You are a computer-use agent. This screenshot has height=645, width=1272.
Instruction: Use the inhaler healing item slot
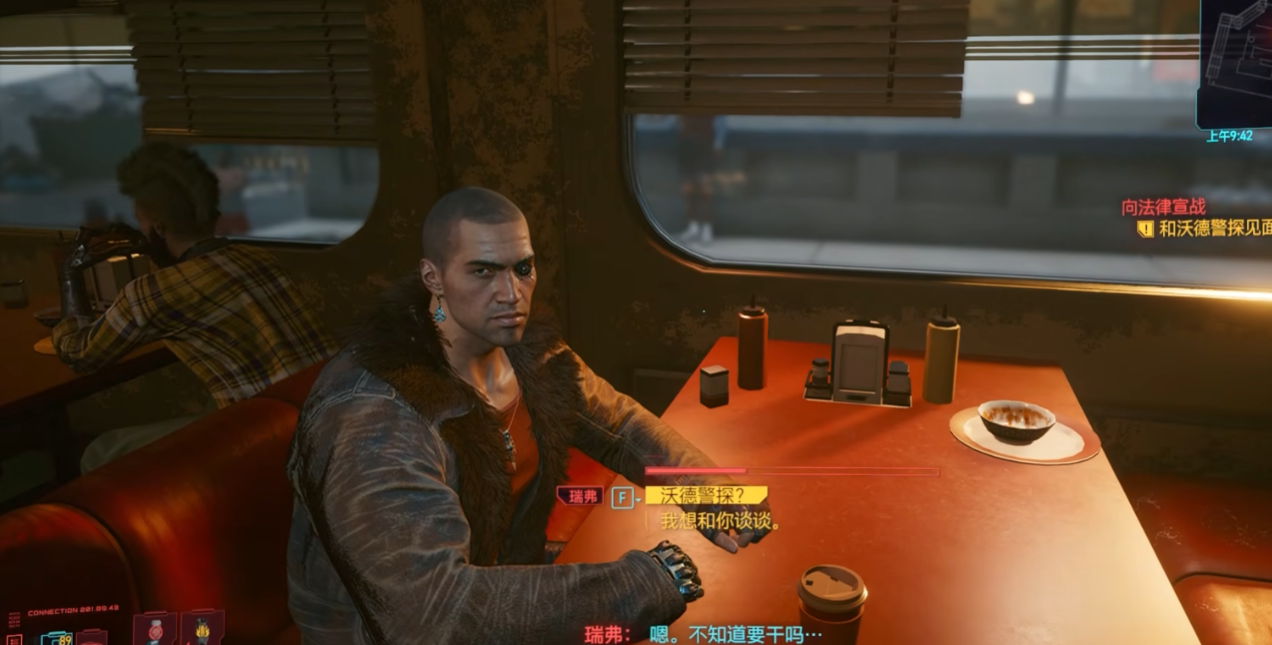point(155,629)
